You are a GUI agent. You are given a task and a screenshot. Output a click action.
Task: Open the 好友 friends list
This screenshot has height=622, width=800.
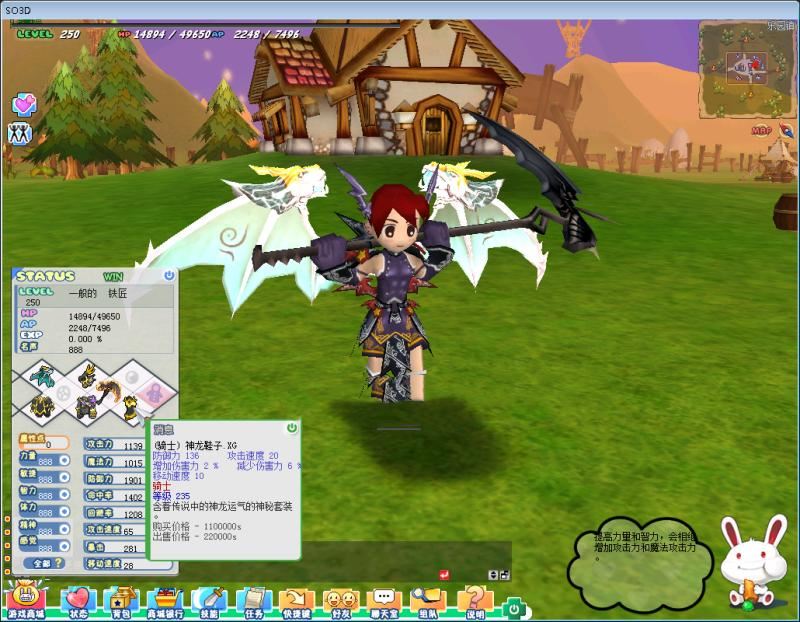pyautogui.click(x=340, y=601)
